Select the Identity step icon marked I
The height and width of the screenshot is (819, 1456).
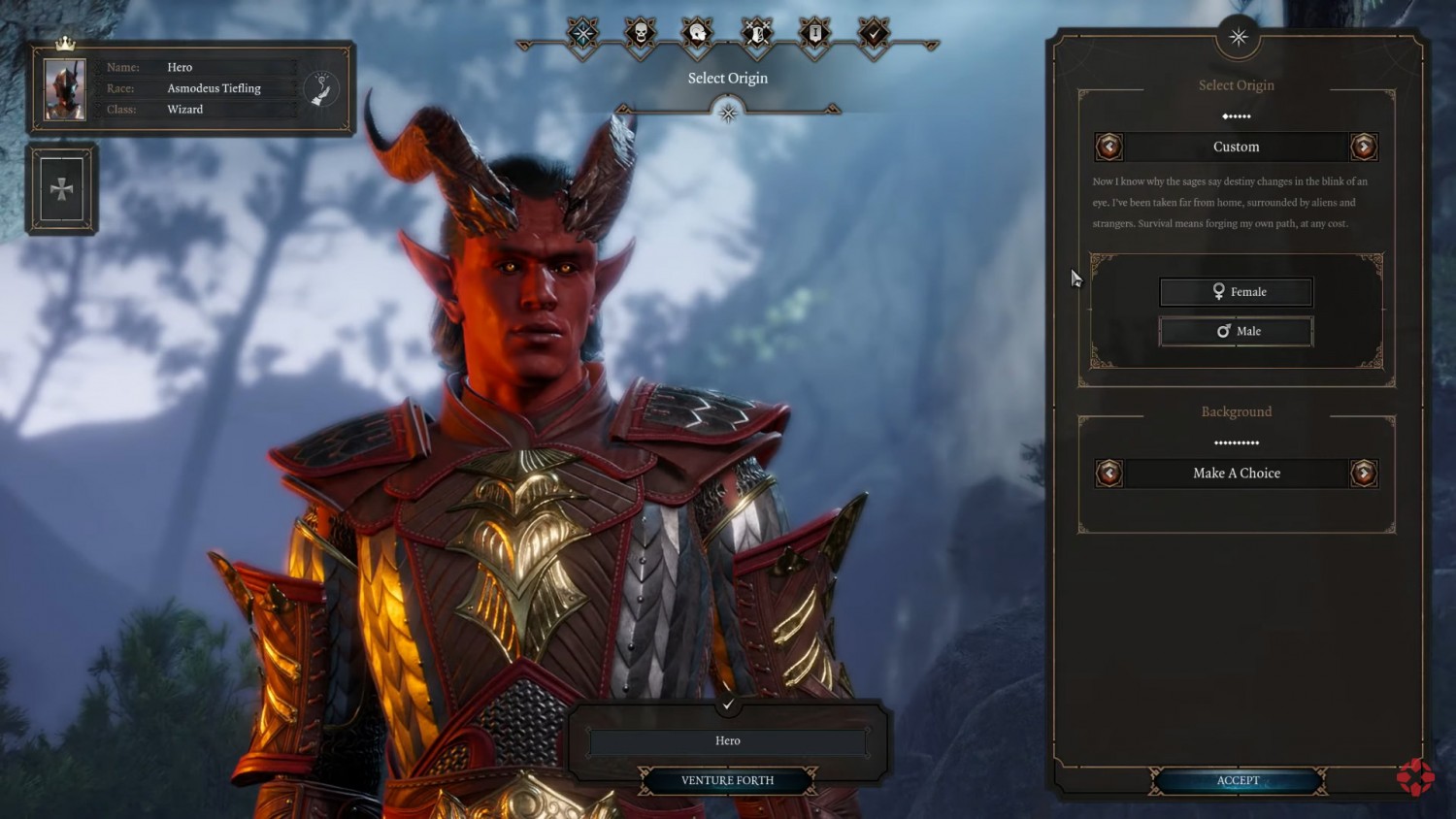(x=813, y=32)
